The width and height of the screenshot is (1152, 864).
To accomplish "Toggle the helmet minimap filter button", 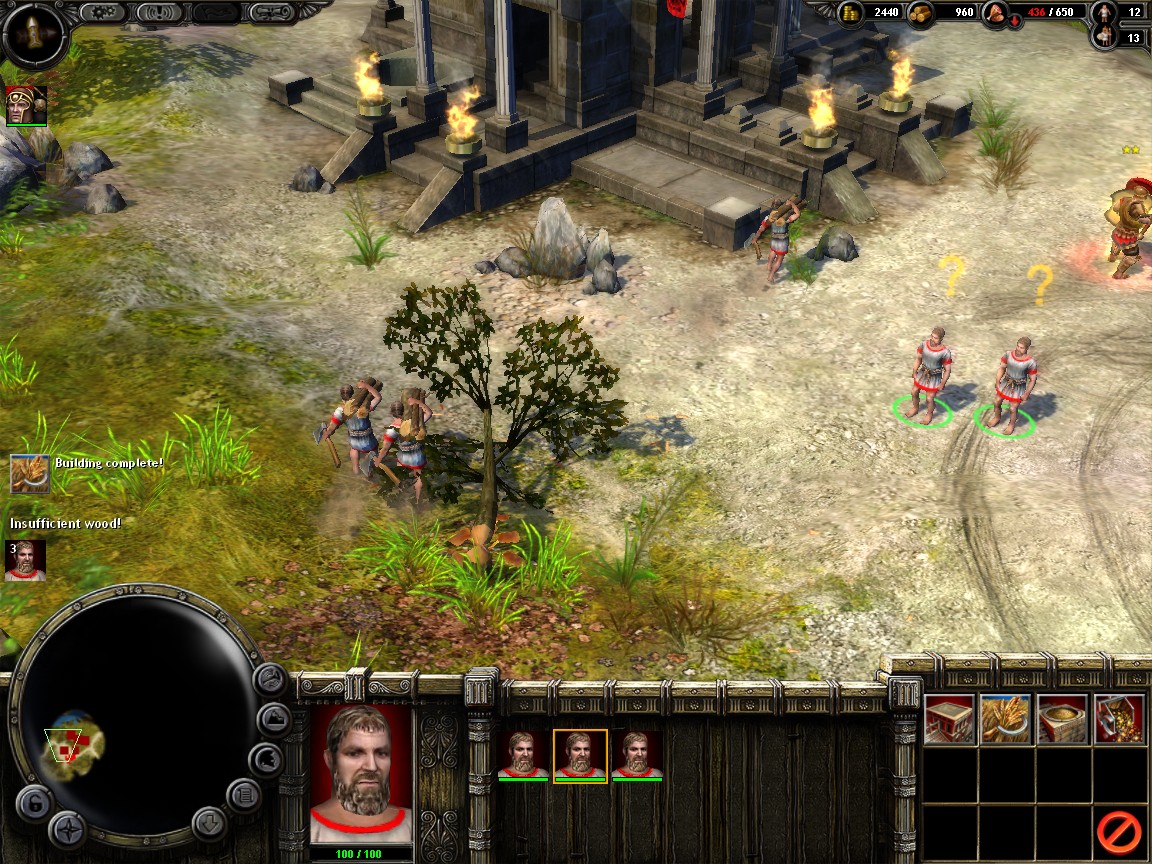I will pyautogui.click(x=264, y=759).
